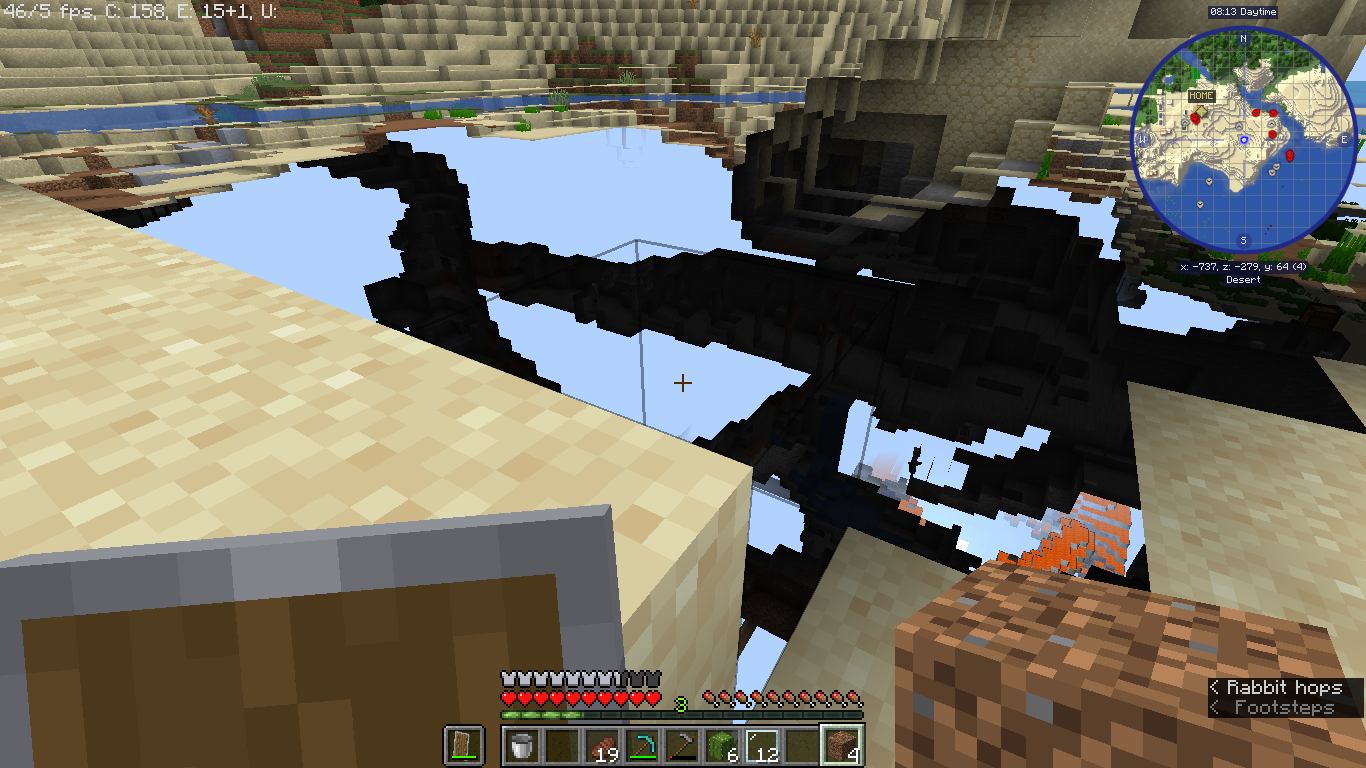Toggle the 08:13 Daytime clock display
The image size is (1366, 768).
tap(1242, 12)
